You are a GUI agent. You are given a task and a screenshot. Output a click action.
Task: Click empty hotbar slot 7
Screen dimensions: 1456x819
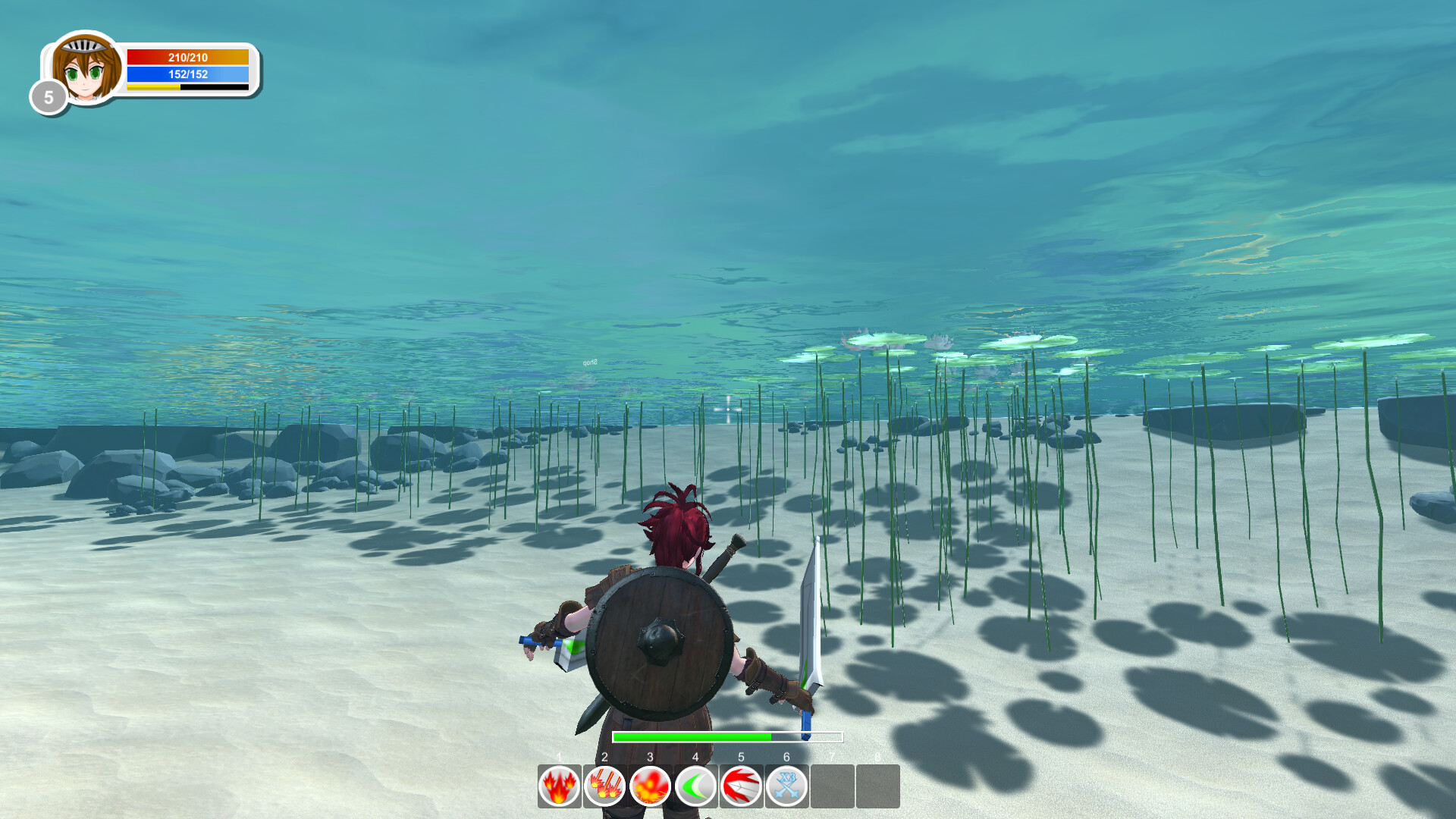pos(832,786)
